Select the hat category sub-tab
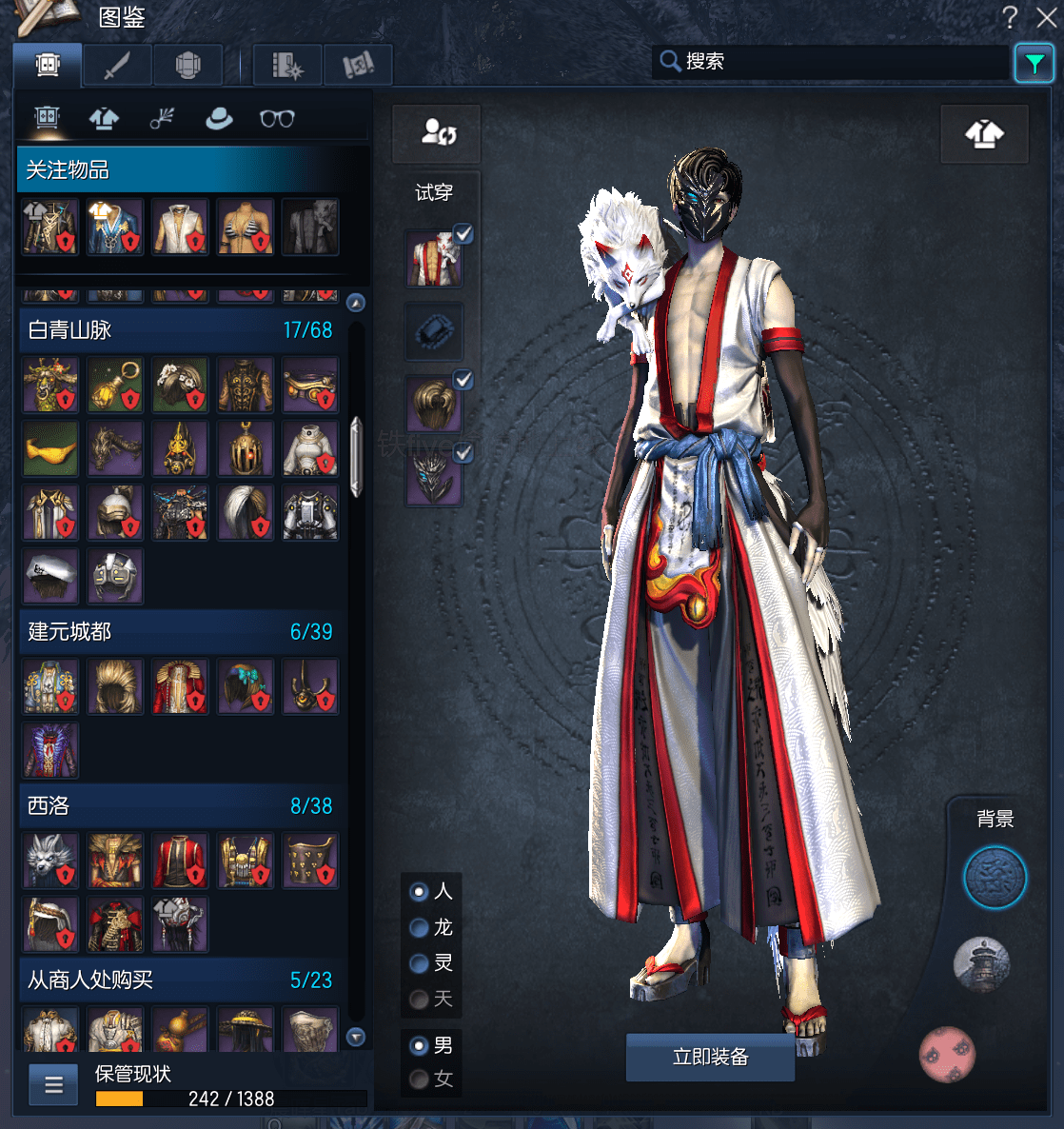 coord(219,119)
